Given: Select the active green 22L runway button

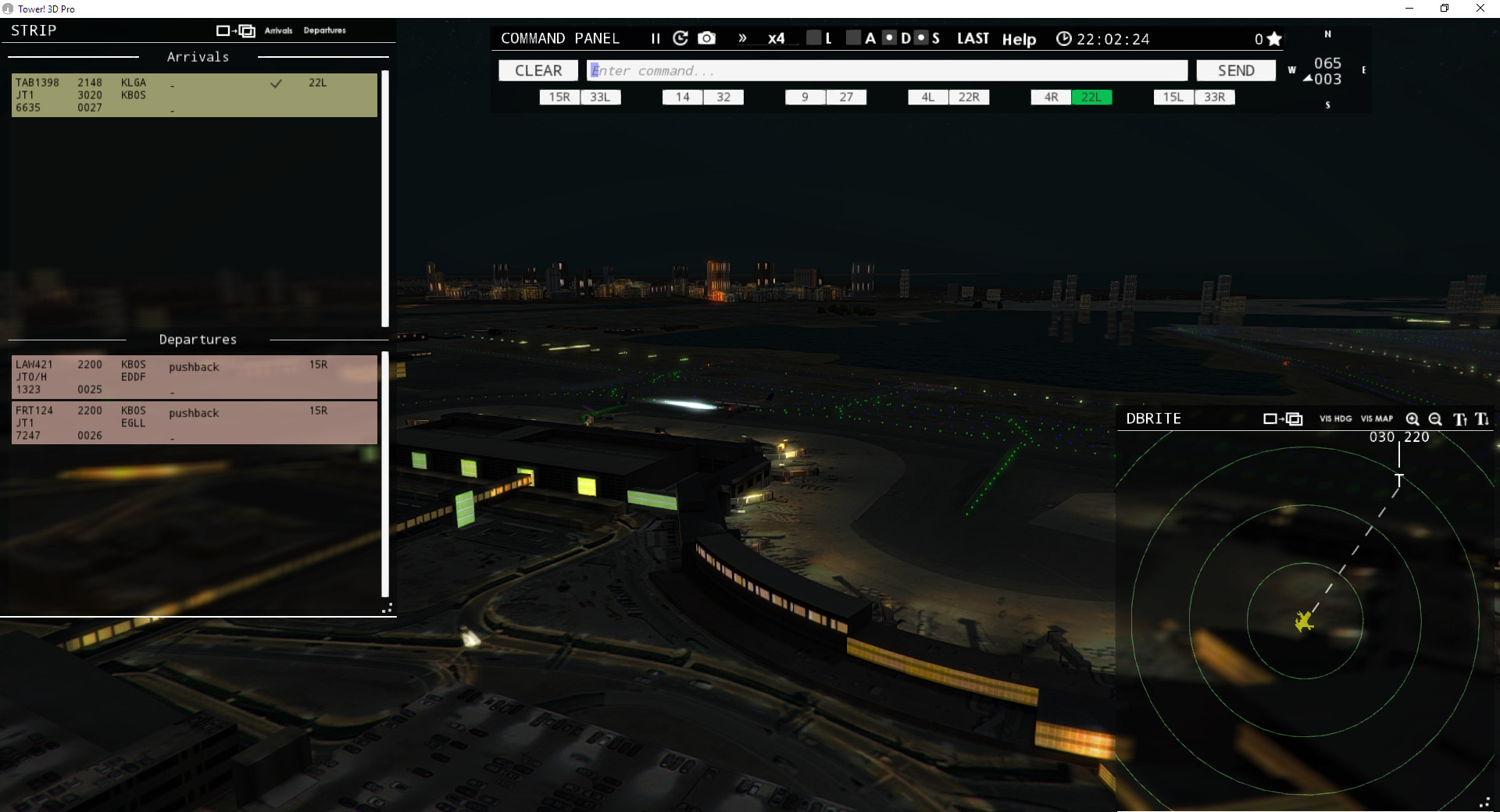Looking at the screenshot, I should pos(1092,97).
